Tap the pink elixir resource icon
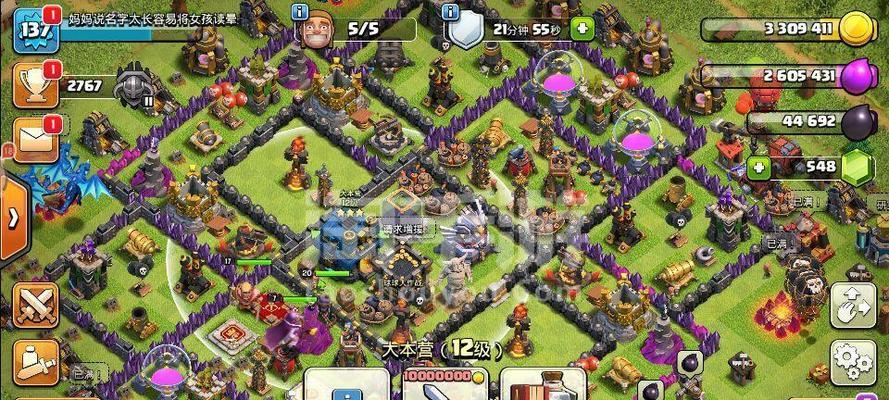This screenshot has width=889, height=400. 854,77
